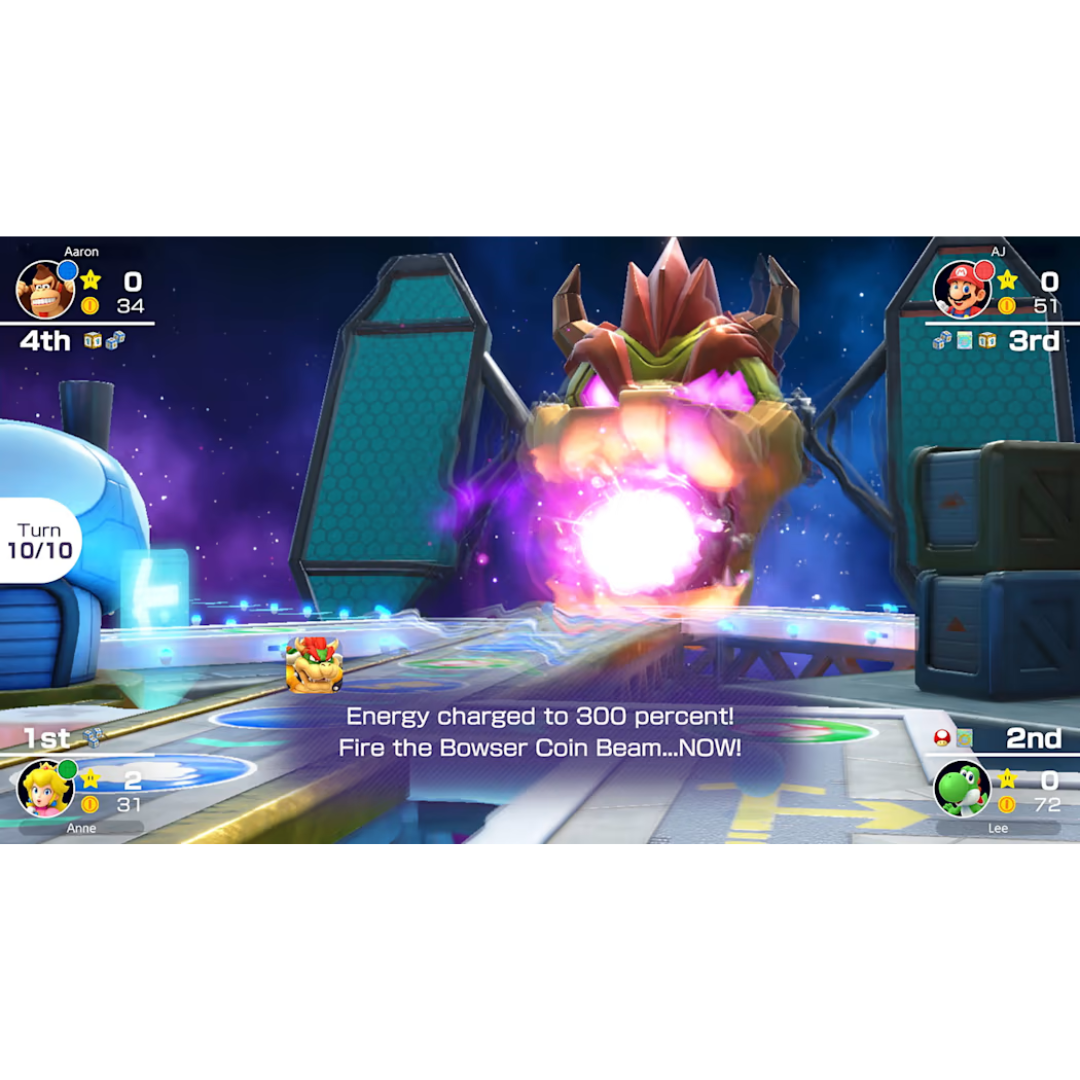Select Lee's Yoshi portrait
1080x1080 pixels.
point(962,788)
